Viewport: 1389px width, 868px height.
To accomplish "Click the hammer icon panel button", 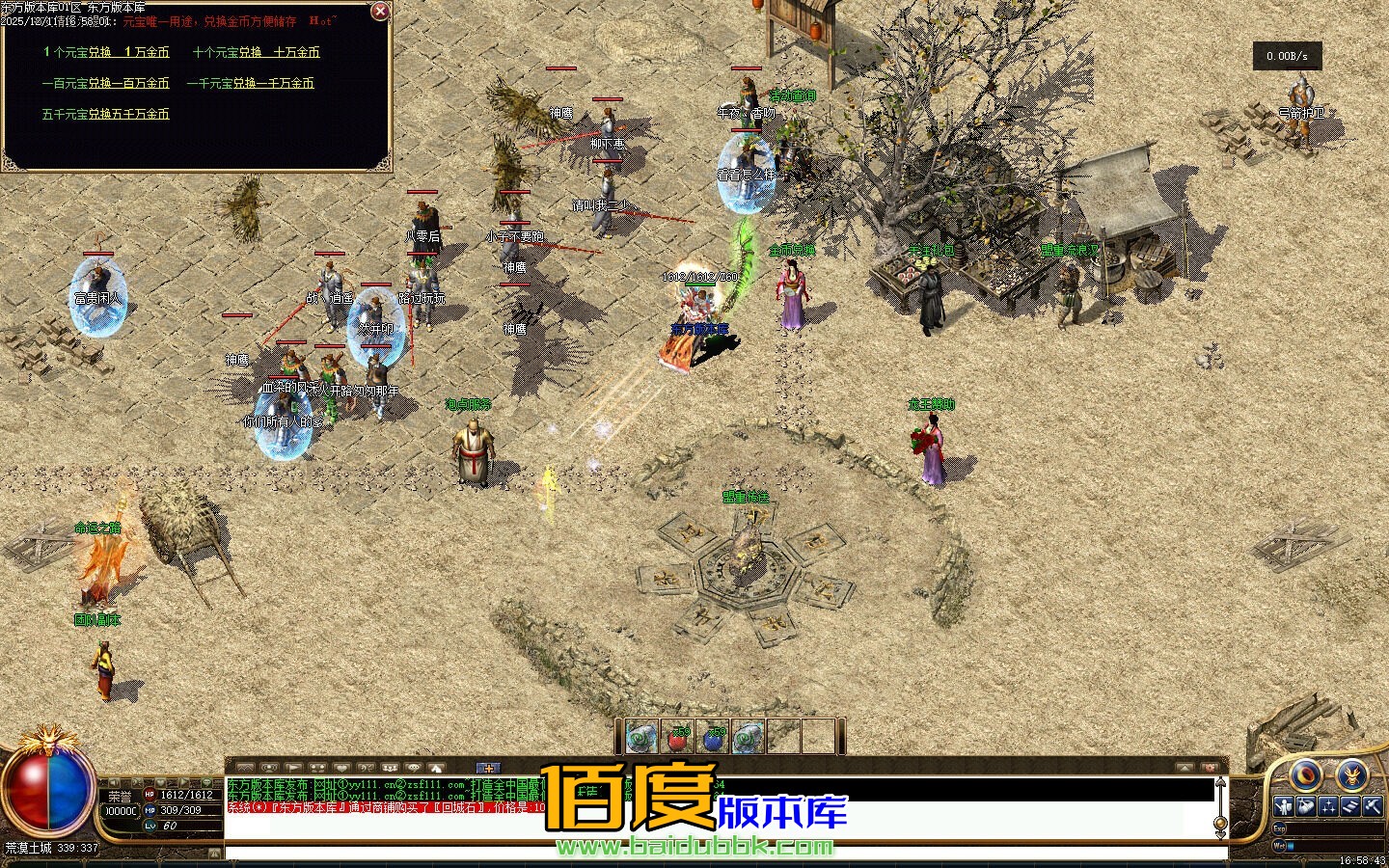I will pos(1373,806).
